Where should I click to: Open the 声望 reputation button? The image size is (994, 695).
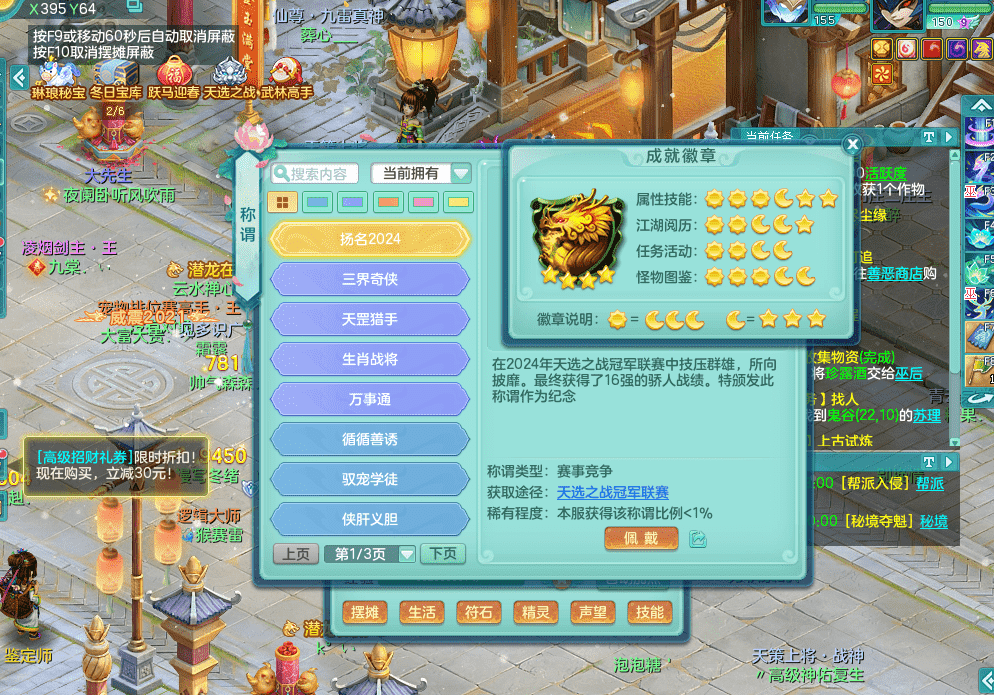(x=593, y=612)
